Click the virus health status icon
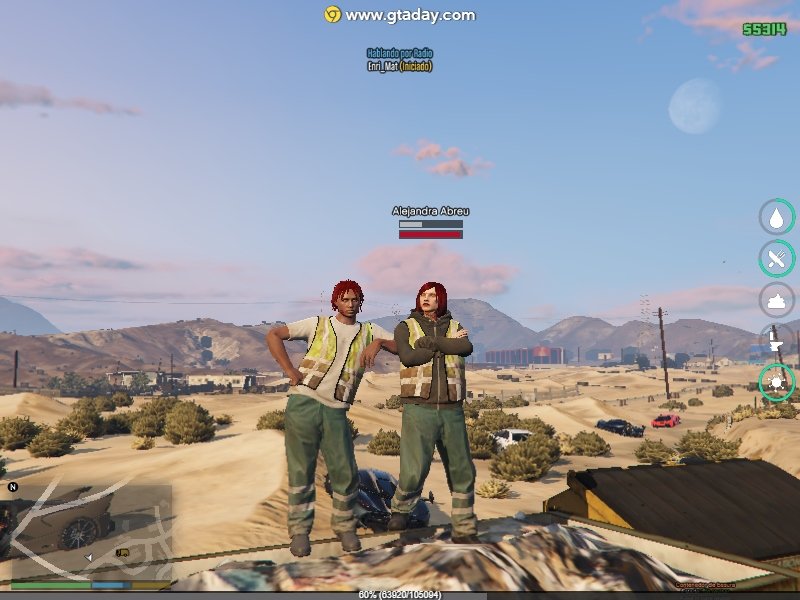Viewport: 800px width, 600px height. point(777,382)
